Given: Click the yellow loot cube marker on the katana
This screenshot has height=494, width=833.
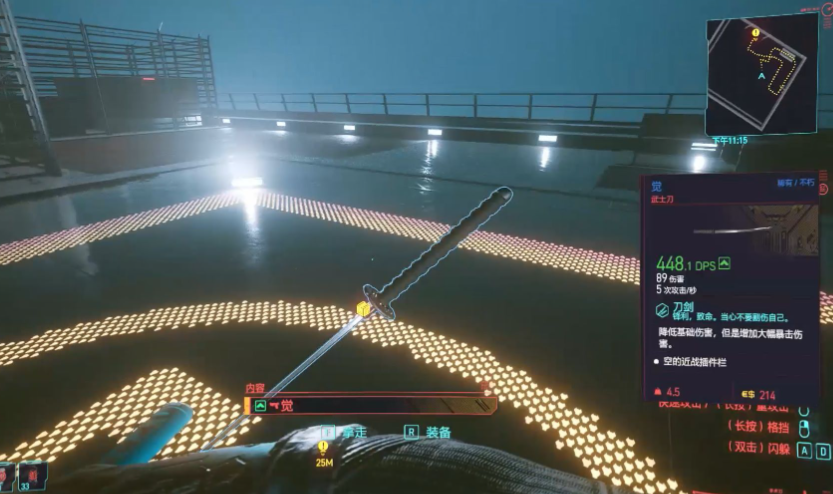Looking at the screenshot, I should (363, 309).
